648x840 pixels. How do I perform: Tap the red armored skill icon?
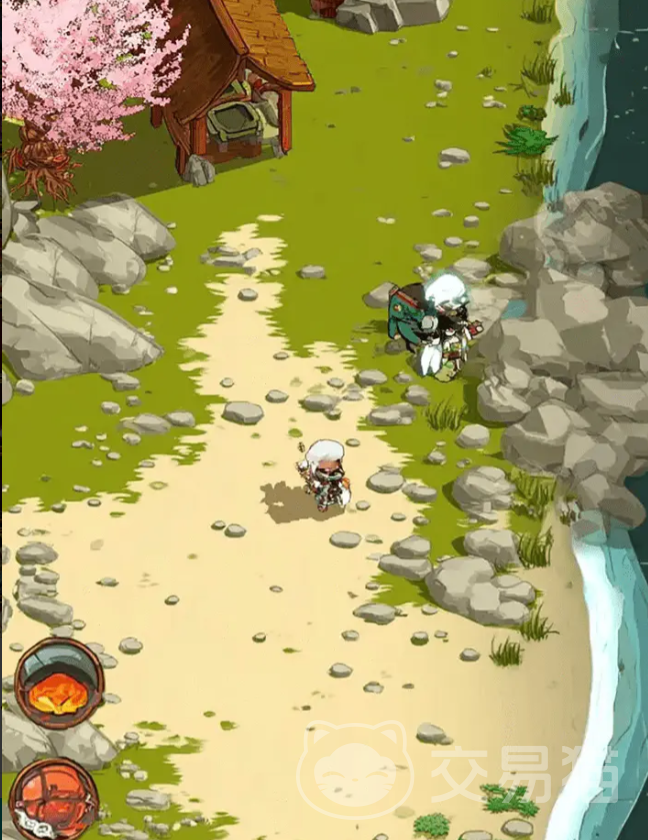pyautogui.click(x=54, y=799)
